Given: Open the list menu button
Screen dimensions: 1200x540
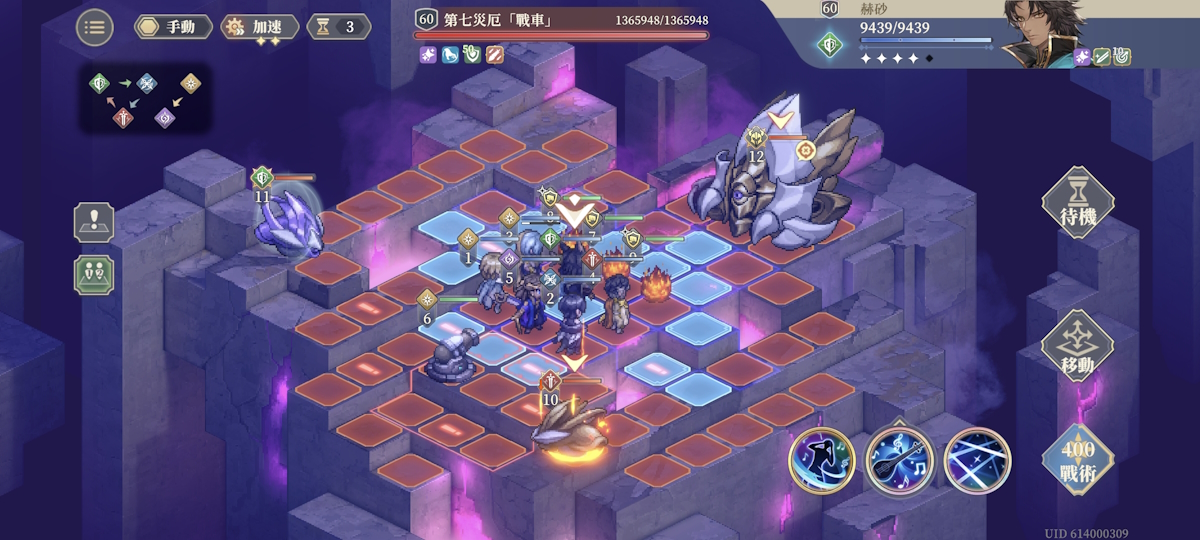Looking at the screenshot, I should pyautogui.click(x=95, y=27).
